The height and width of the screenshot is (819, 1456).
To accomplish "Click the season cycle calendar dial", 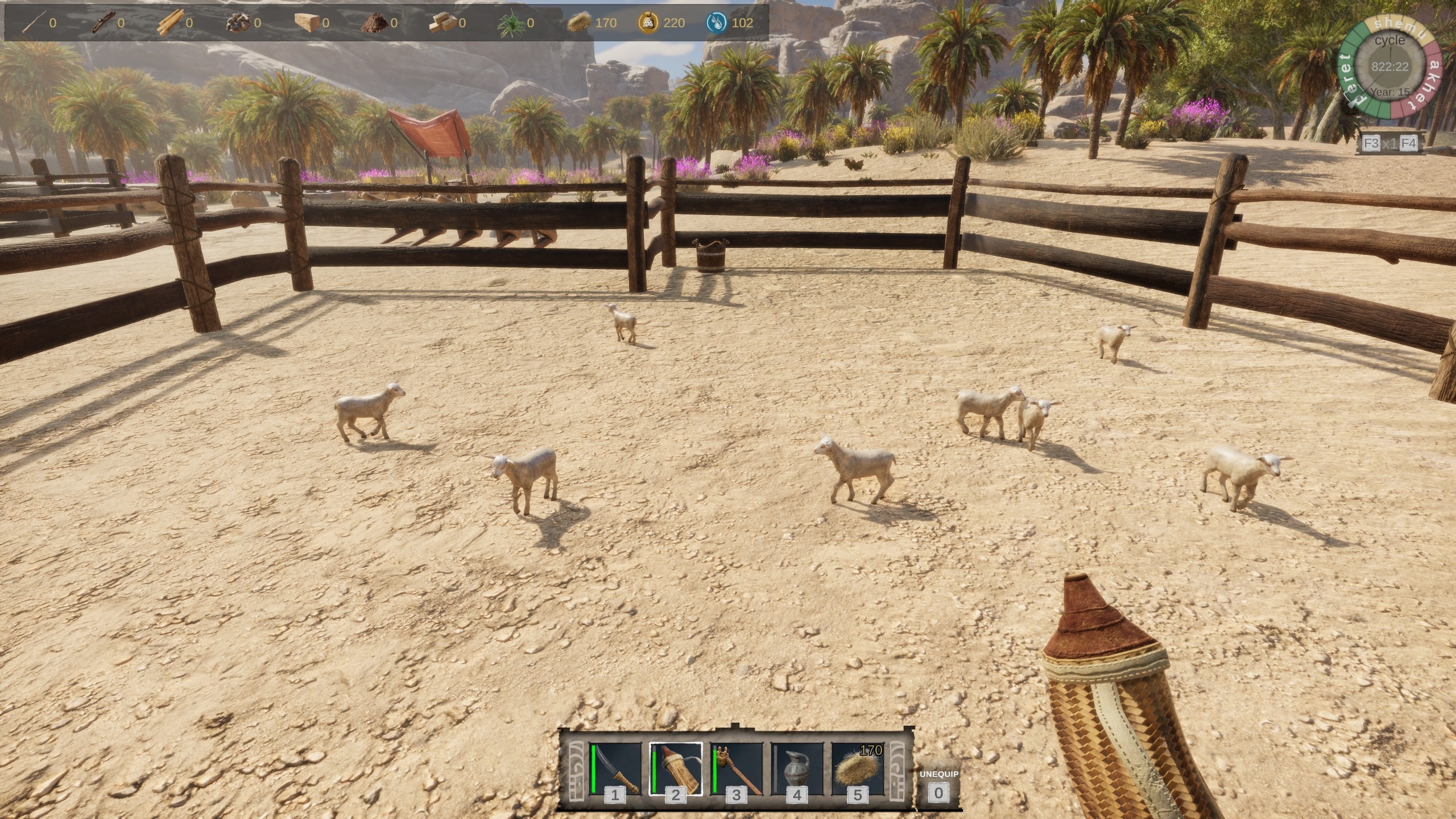I will (x=1389, y=67).
